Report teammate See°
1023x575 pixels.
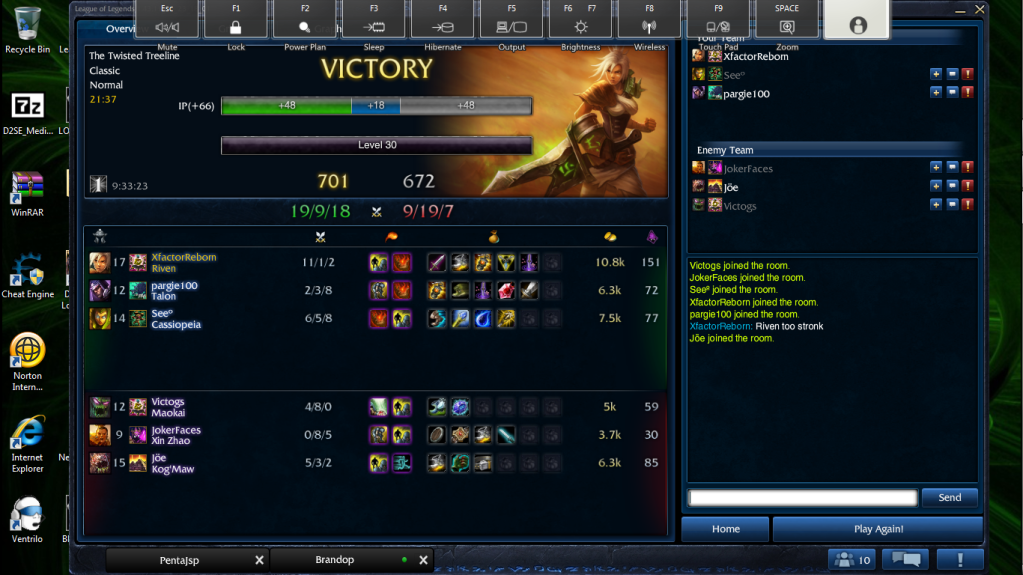(x=967, y=75)
